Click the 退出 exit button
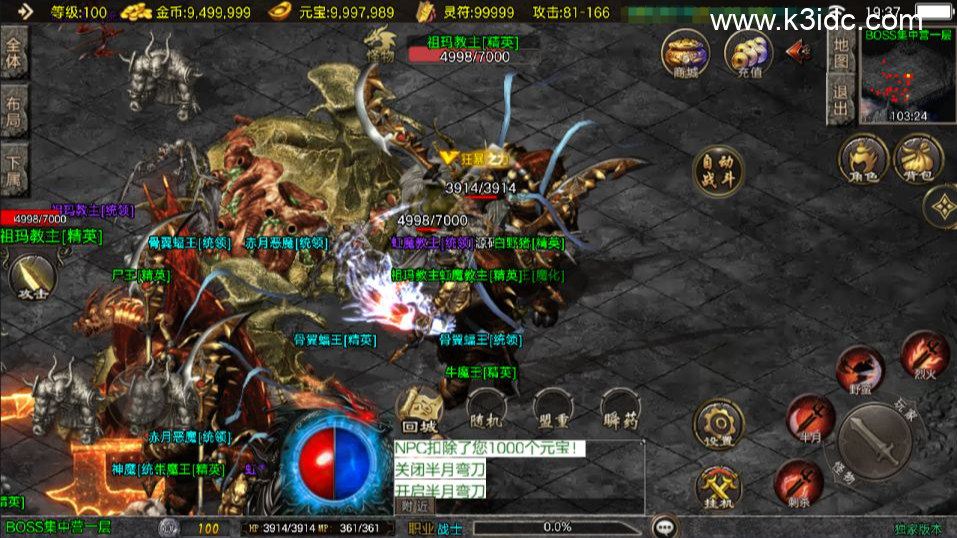The height and width of the screenshot is (538, 957). pyautogui.click(x=842, y=100)
